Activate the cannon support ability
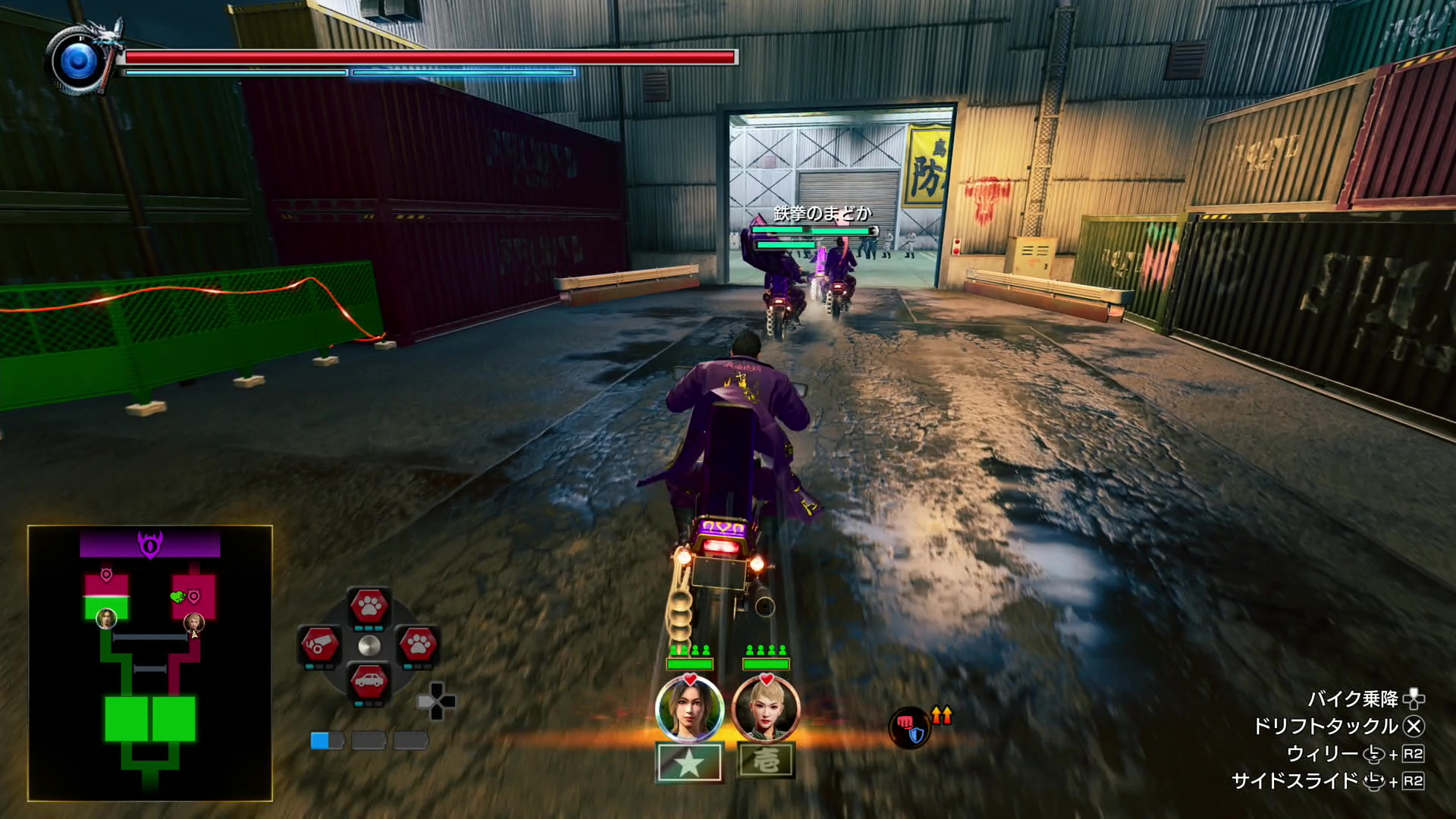The height and width of the screenshot is (819, 1456). click(x=319, y=645)
